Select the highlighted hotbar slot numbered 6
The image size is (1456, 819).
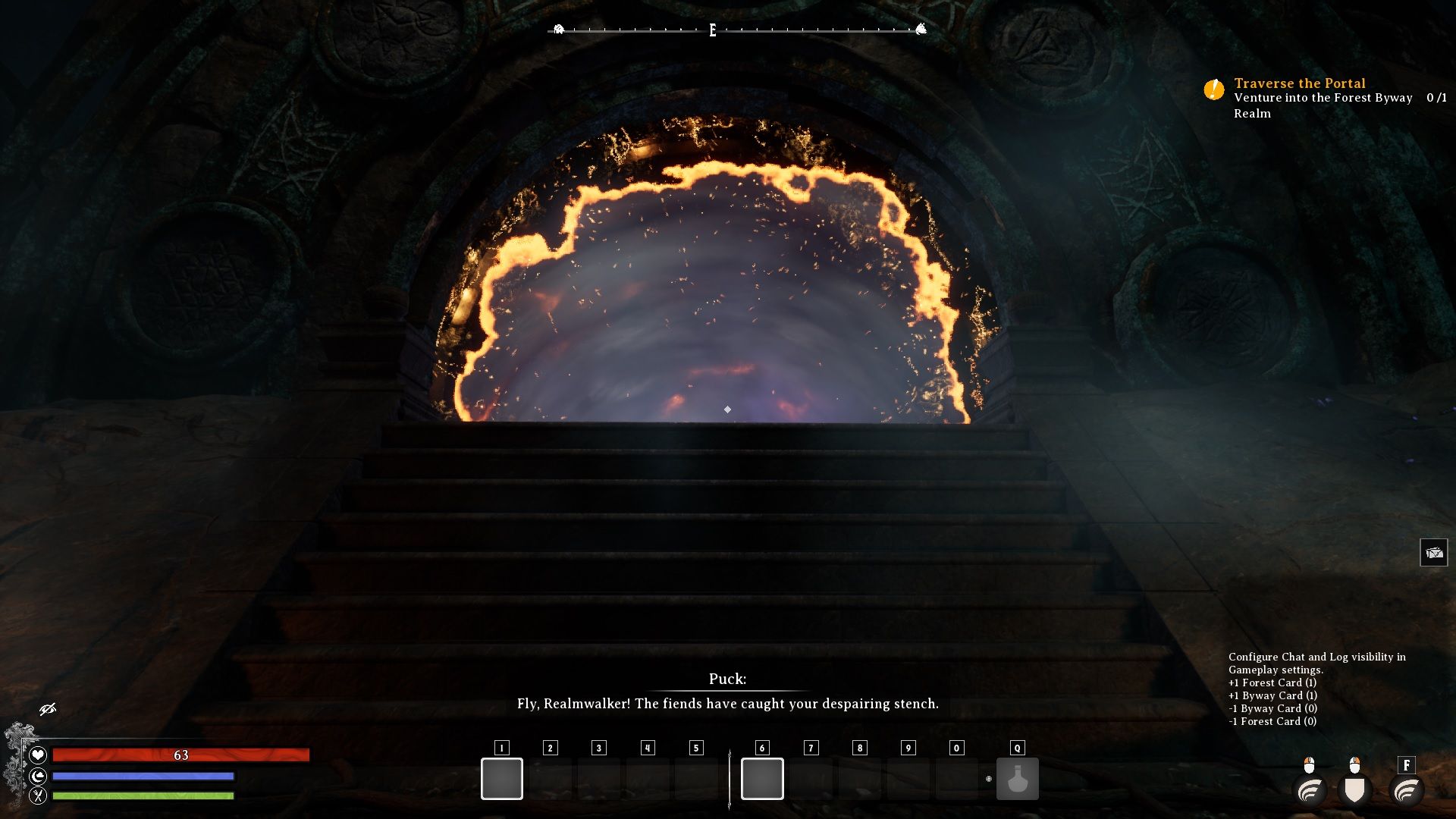[x=762, y=779]
